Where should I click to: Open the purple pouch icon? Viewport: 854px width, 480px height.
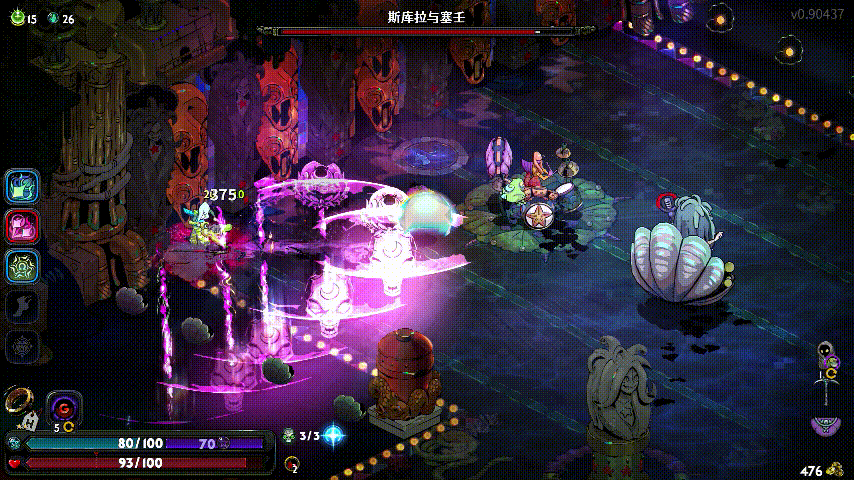[x=824, y=425]
